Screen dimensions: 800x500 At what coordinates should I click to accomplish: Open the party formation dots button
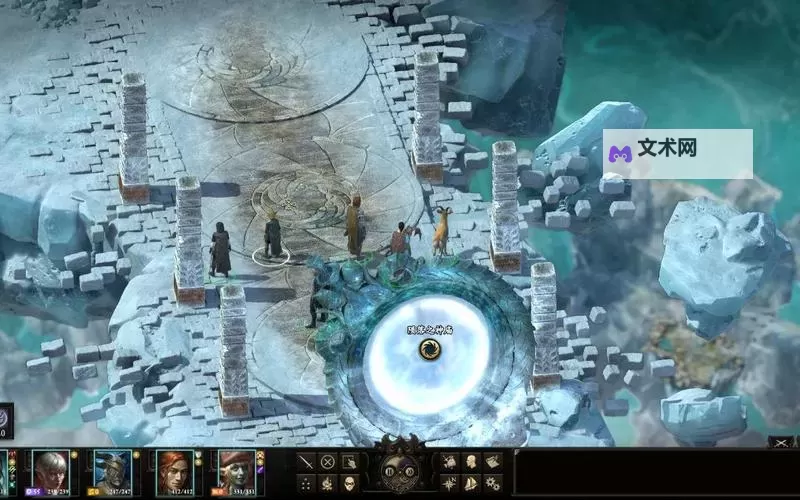[x=305, y=484]
